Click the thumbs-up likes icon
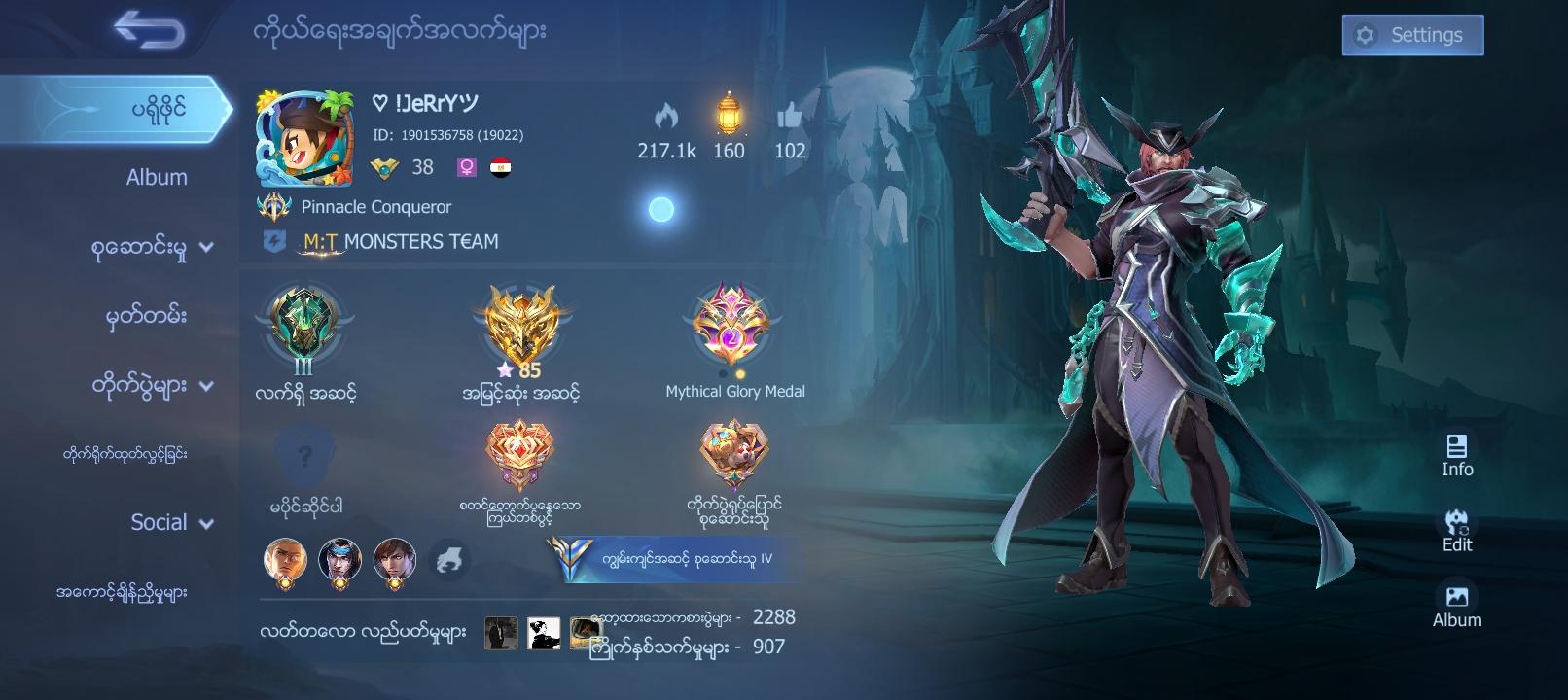The image size is (1568, 700). tap(789, 119)
